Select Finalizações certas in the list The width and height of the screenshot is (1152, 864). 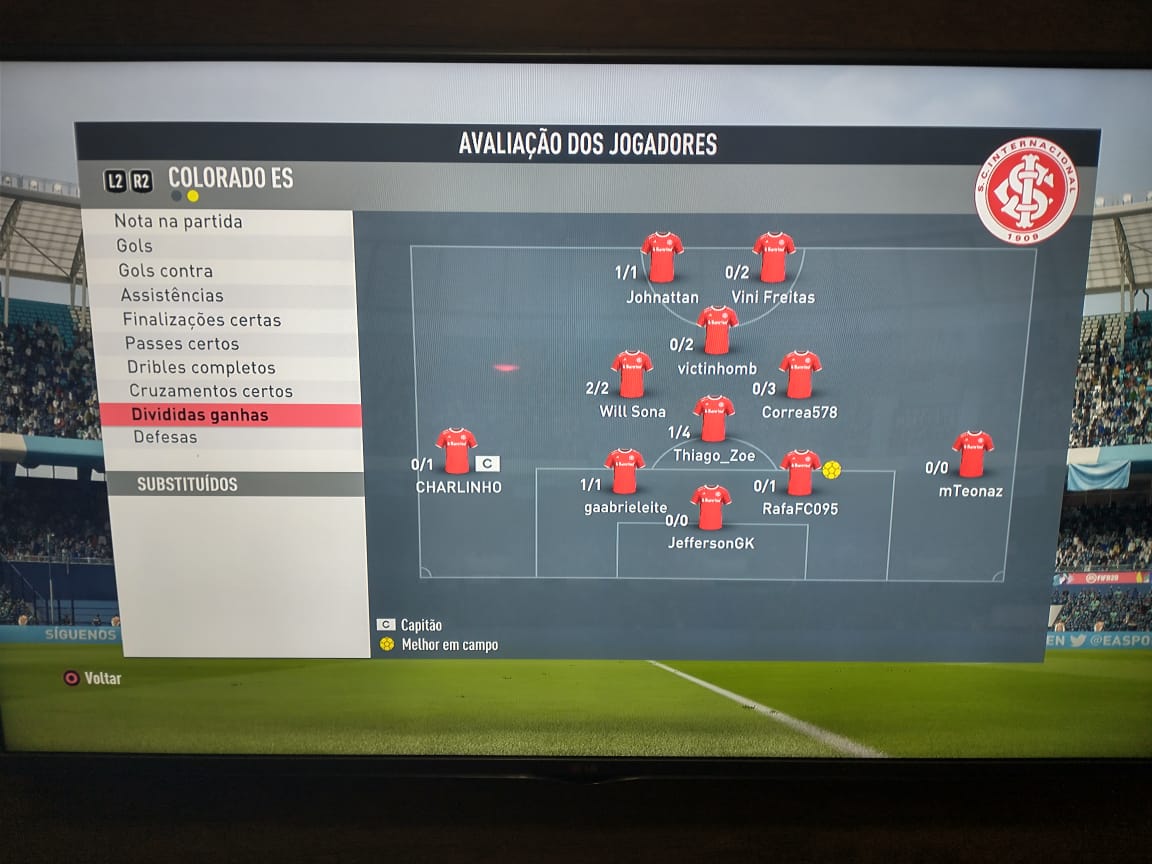201,320
